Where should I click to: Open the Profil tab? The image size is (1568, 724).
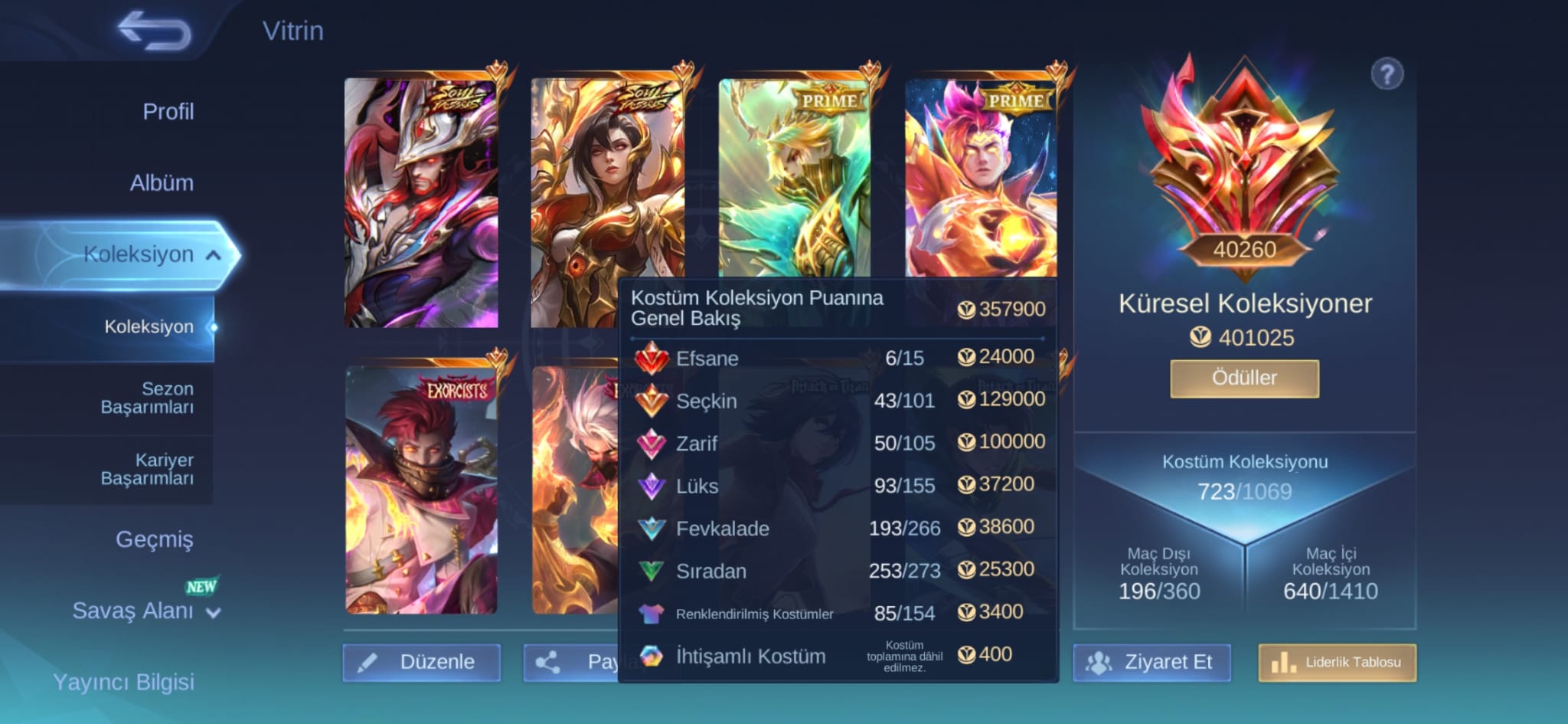click(x=168, y=112)
